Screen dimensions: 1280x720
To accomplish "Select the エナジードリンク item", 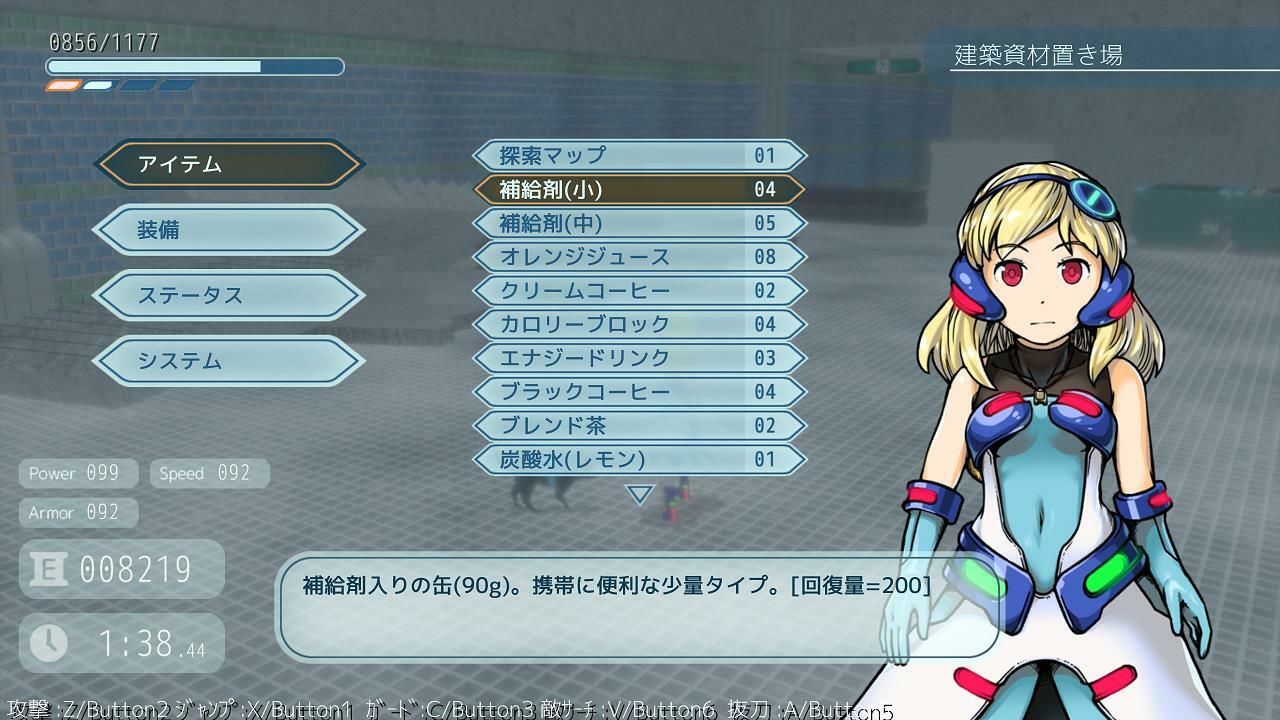I will click(640, 358).
